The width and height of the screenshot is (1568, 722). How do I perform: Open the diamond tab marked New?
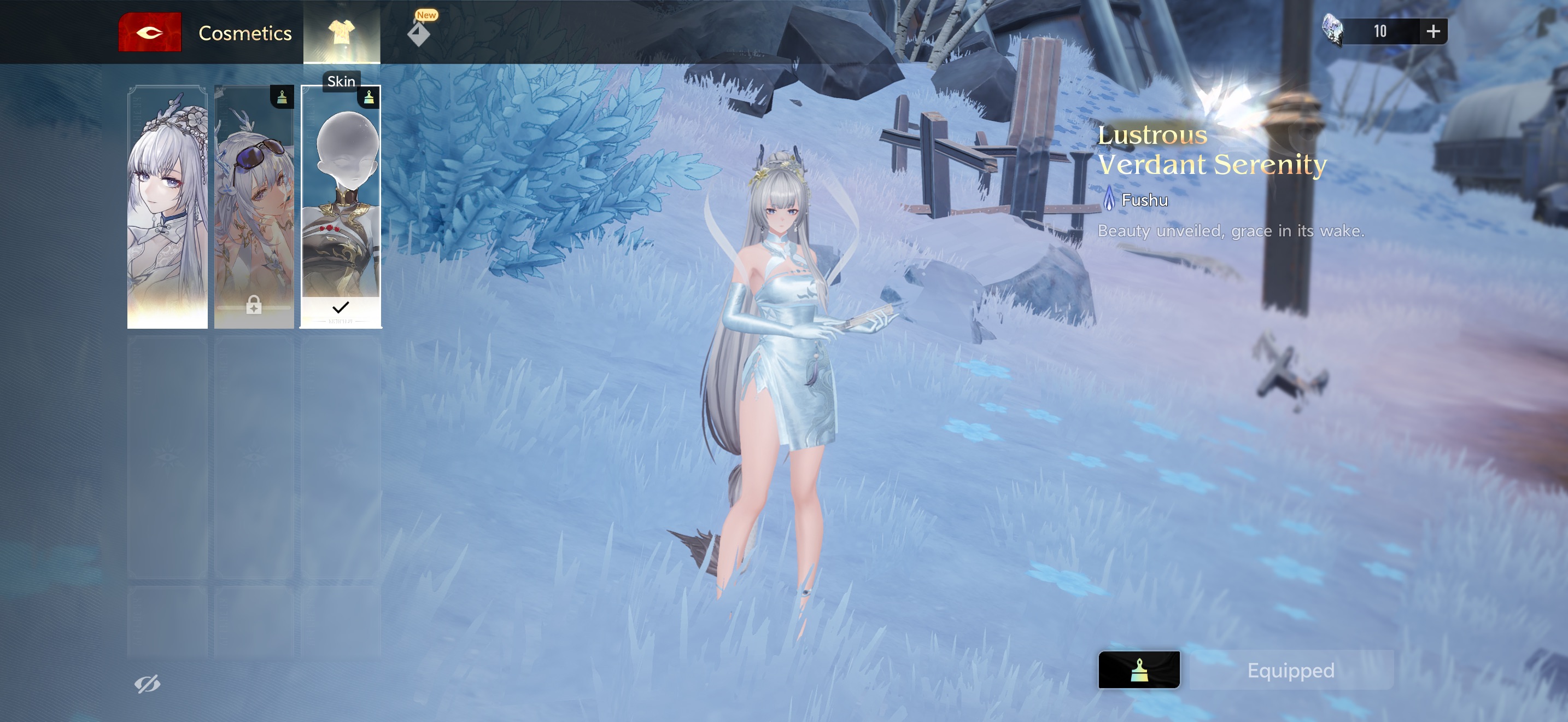pyautogui.click(x=419, y=32)
